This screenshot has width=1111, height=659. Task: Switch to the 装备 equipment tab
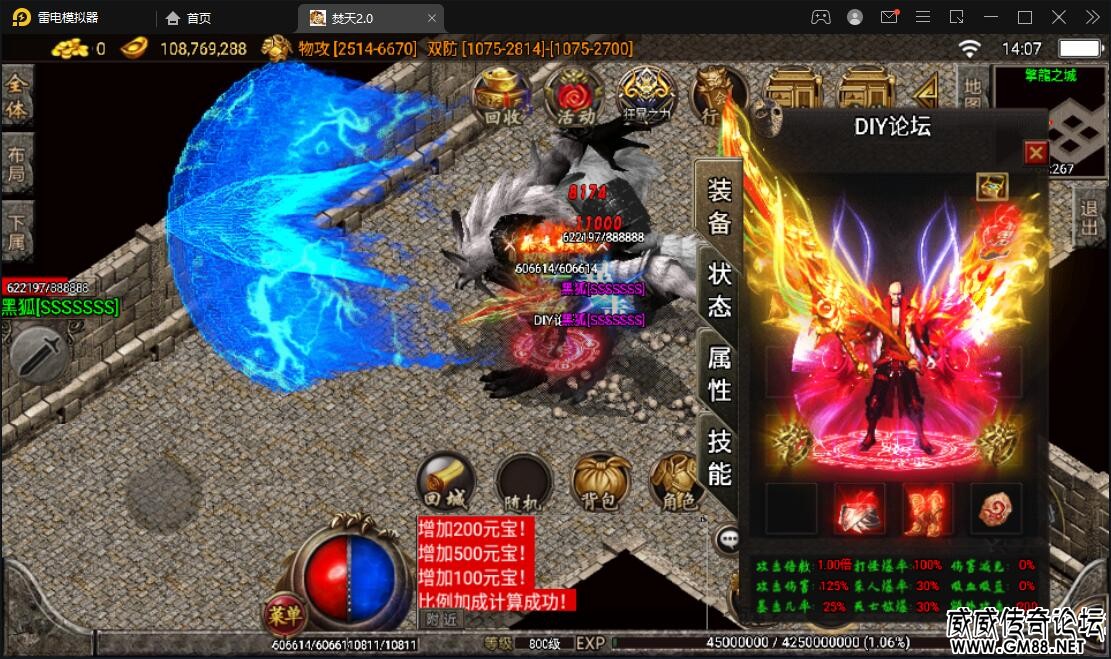(719, 206)
